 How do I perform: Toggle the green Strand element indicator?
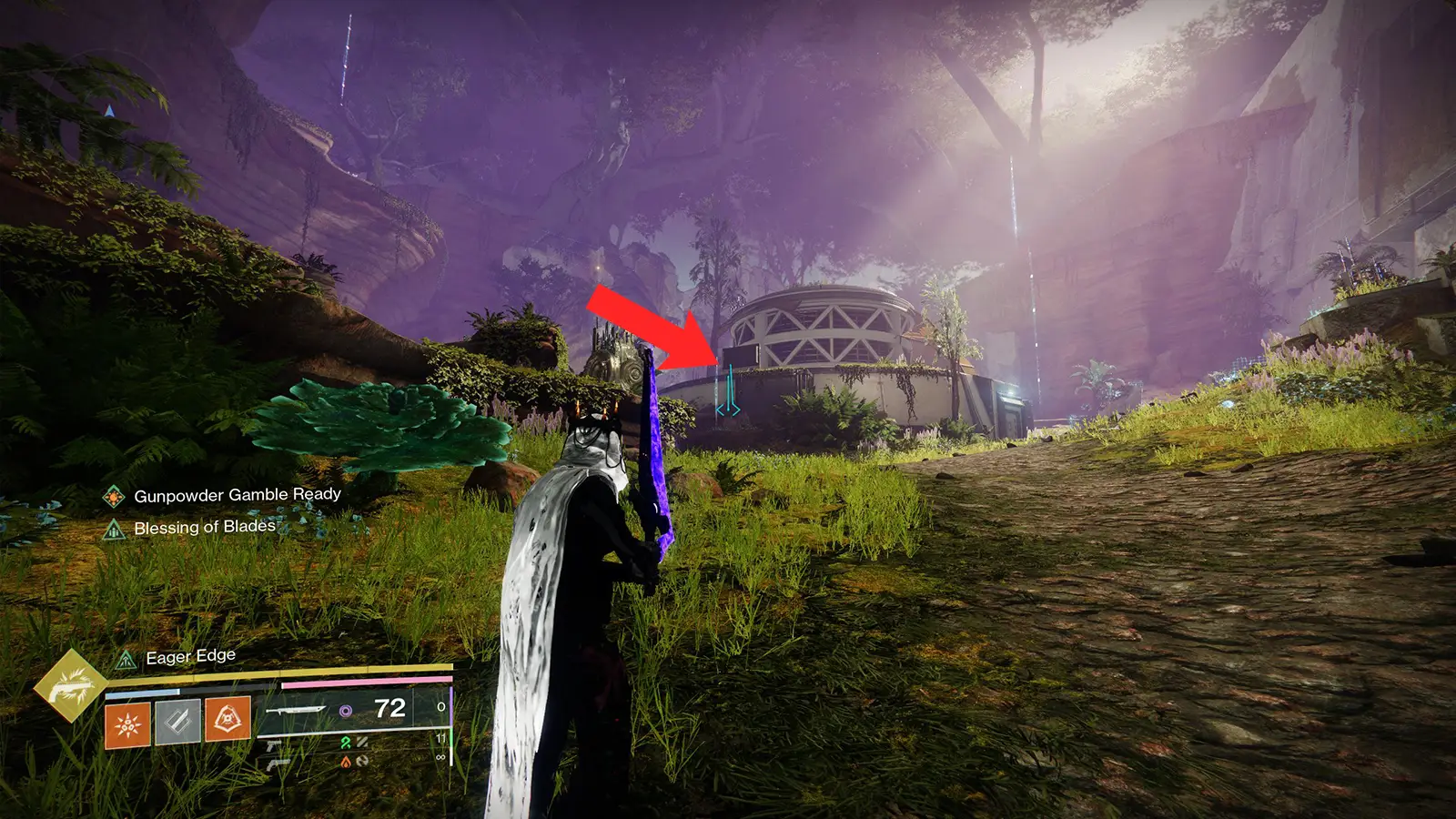(344, 742)
